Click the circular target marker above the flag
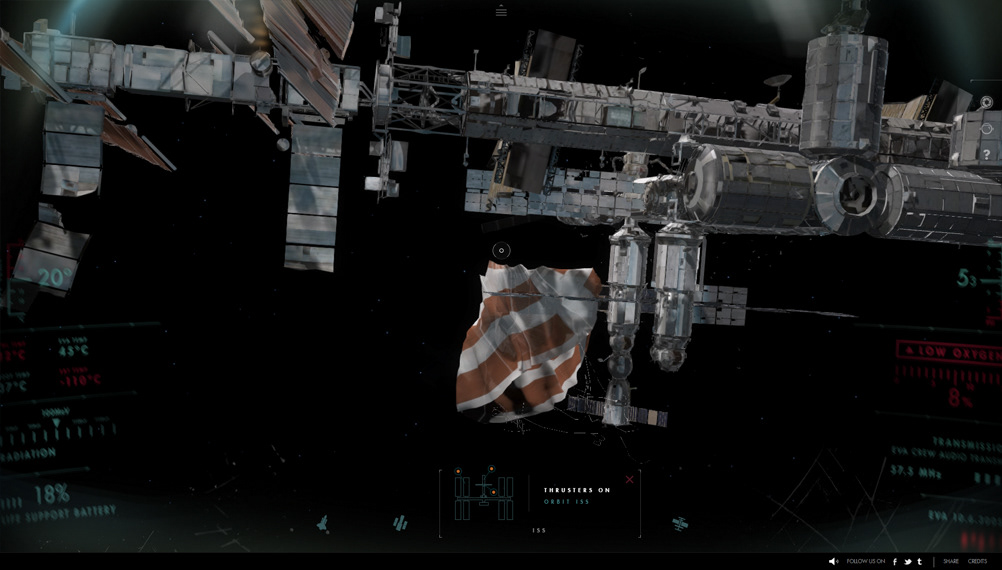Viewport: 1002px width, 570px height. [502, 250]
